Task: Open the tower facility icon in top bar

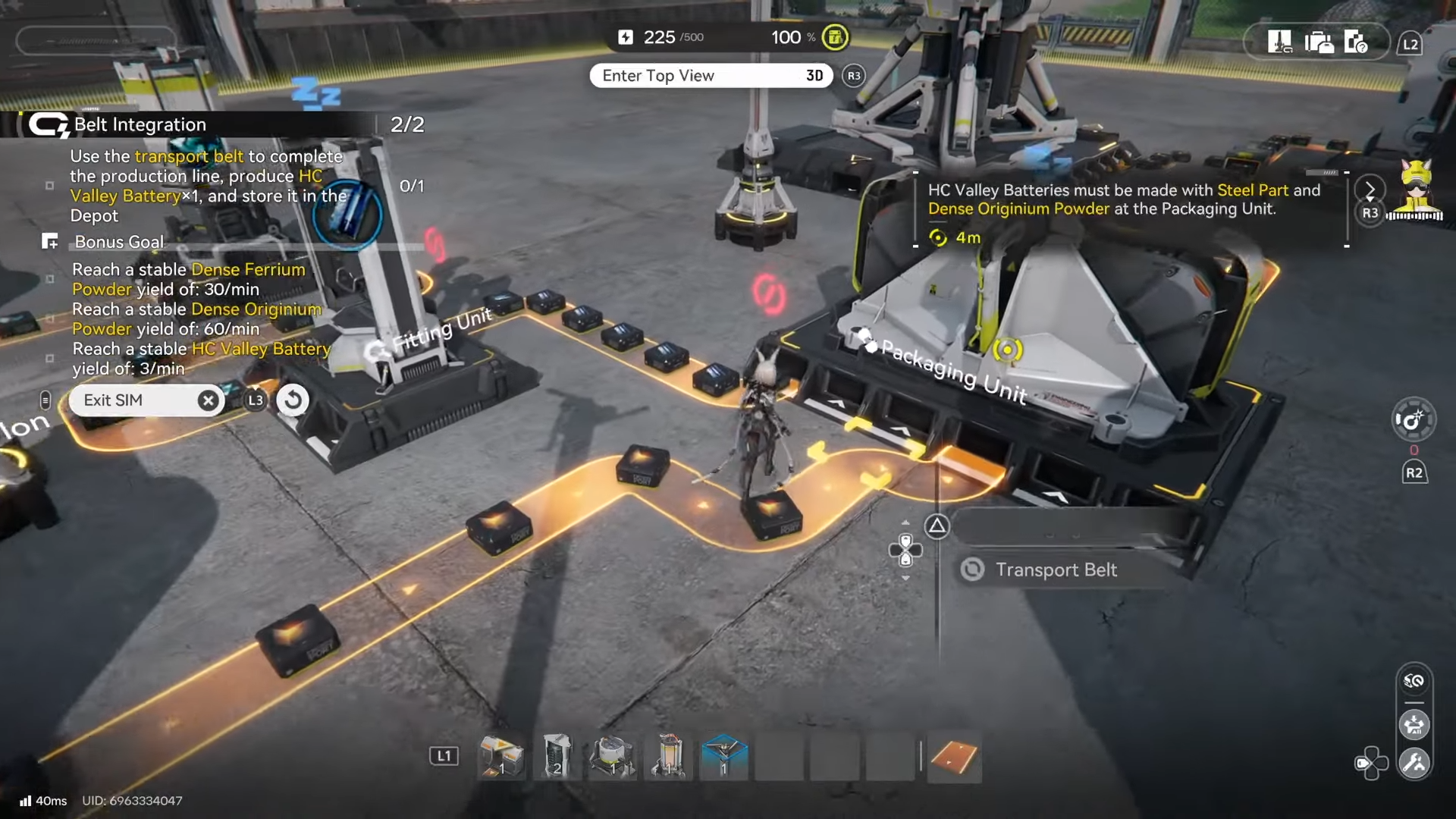Action: [x=1279, y=42]
